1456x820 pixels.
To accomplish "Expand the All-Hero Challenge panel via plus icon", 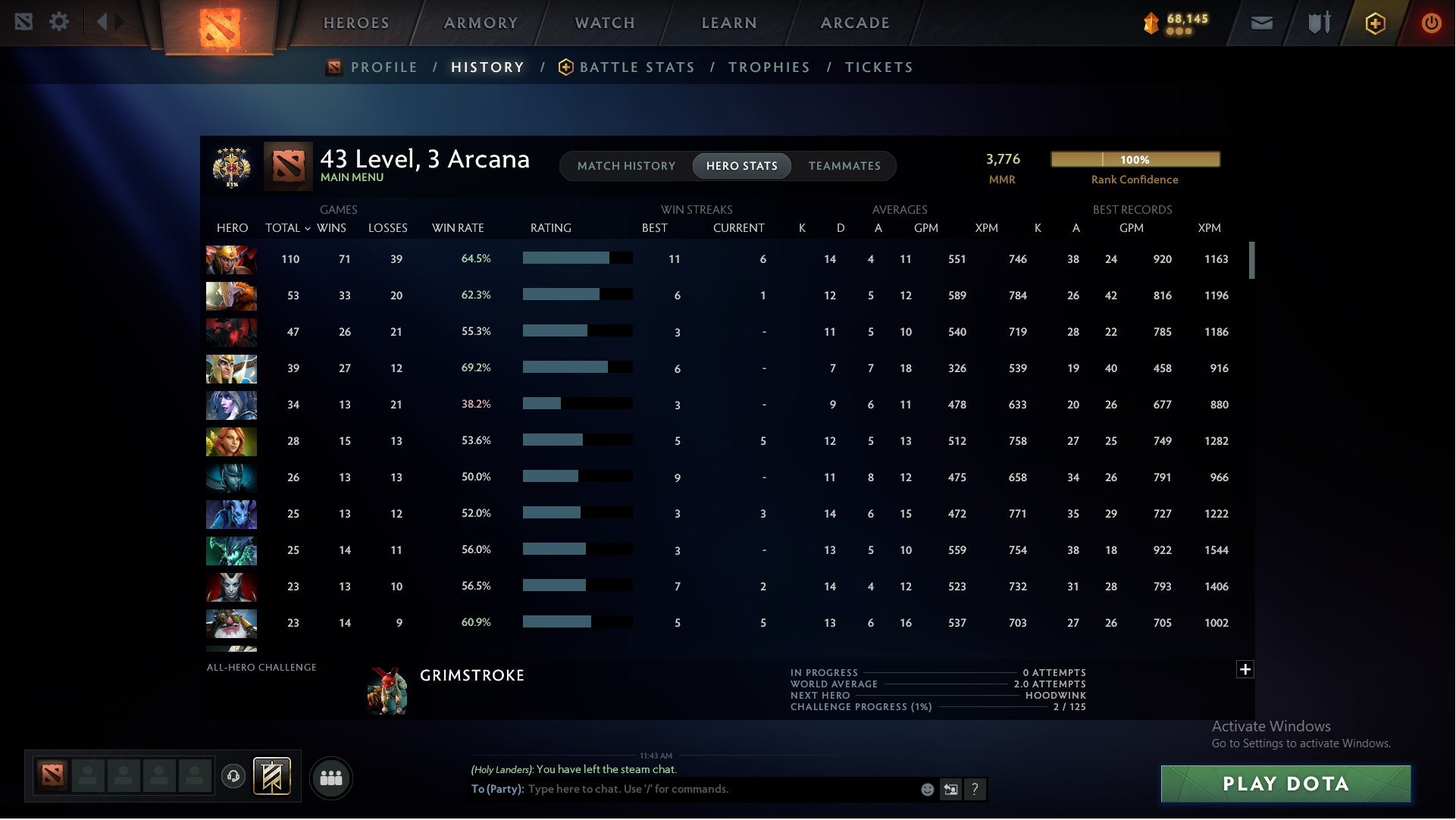I will pos(1245,670).
